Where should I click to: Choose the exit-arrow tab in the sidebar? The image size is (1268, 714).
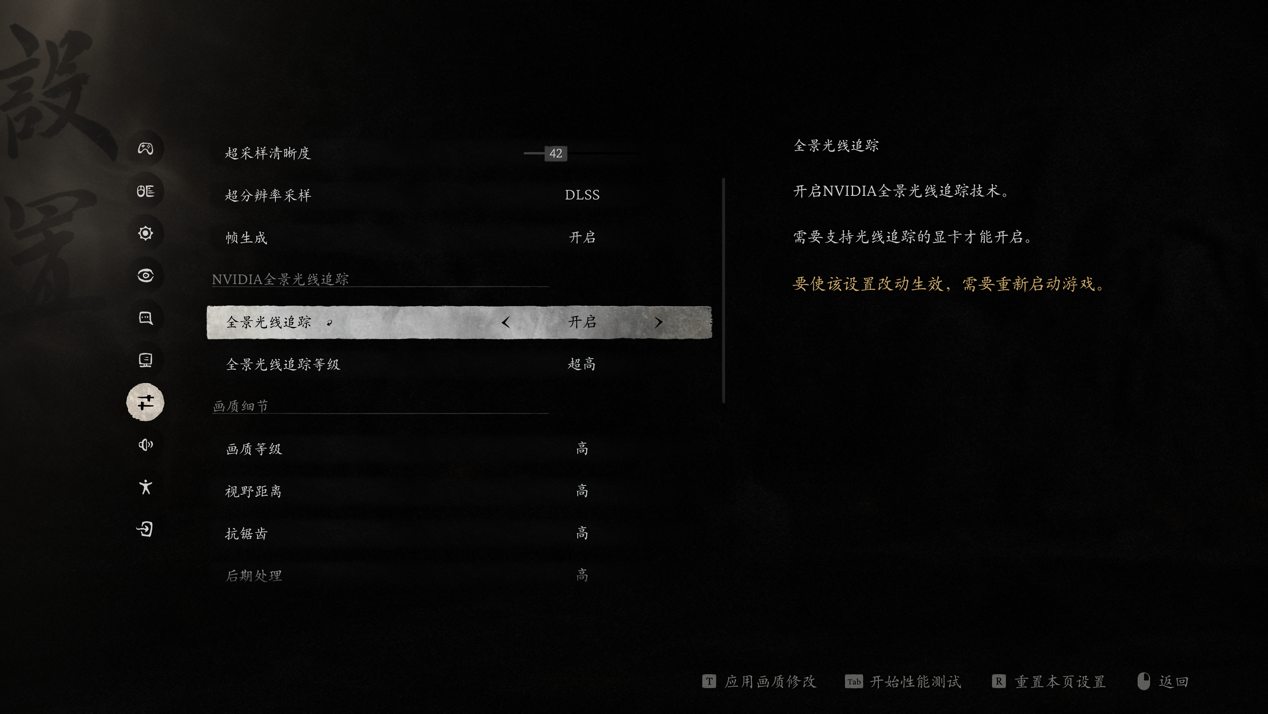[x=145, y=529]
